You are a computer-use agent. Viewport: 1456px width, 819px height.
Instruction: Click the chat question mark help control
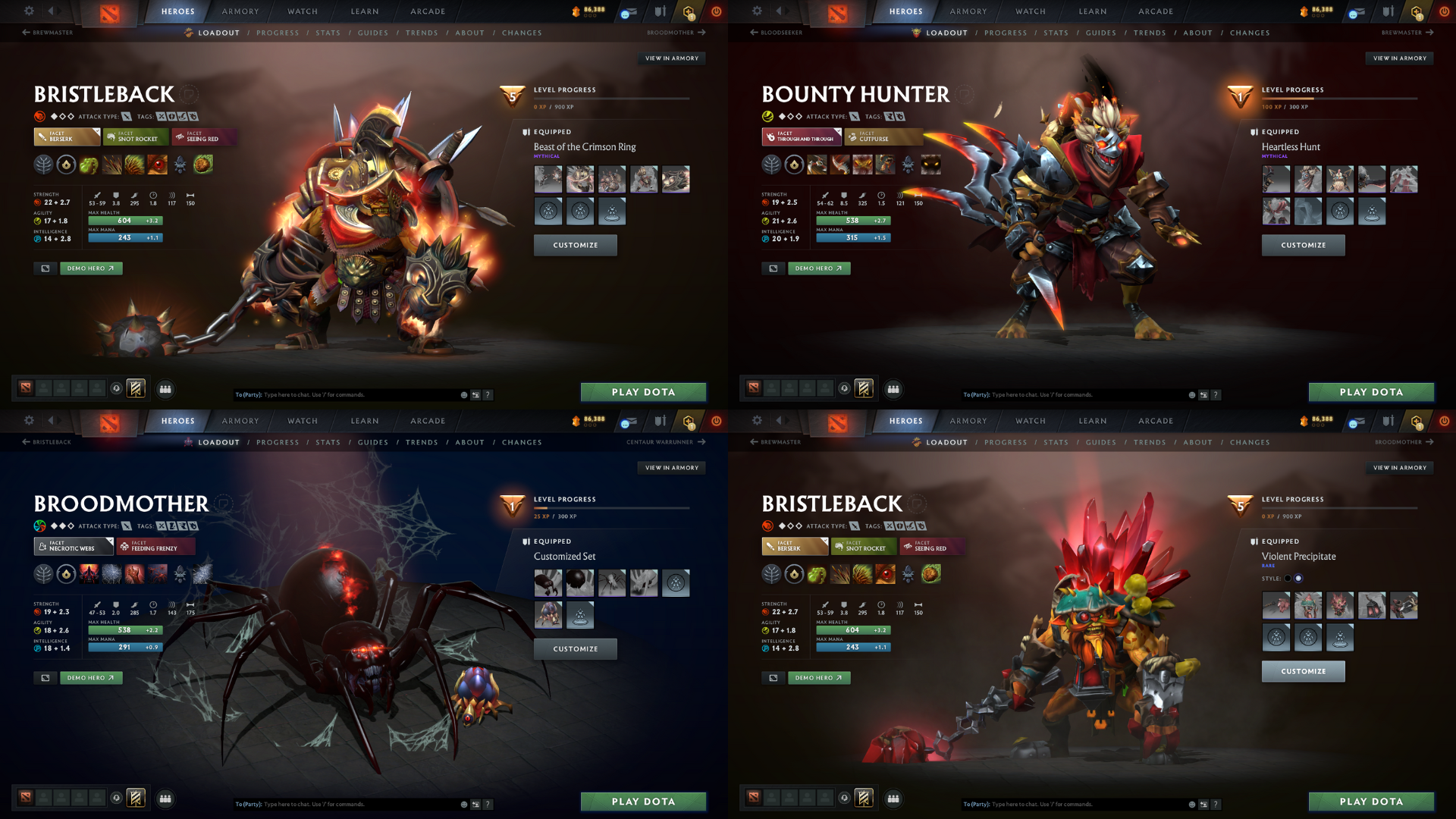[488, 394]
